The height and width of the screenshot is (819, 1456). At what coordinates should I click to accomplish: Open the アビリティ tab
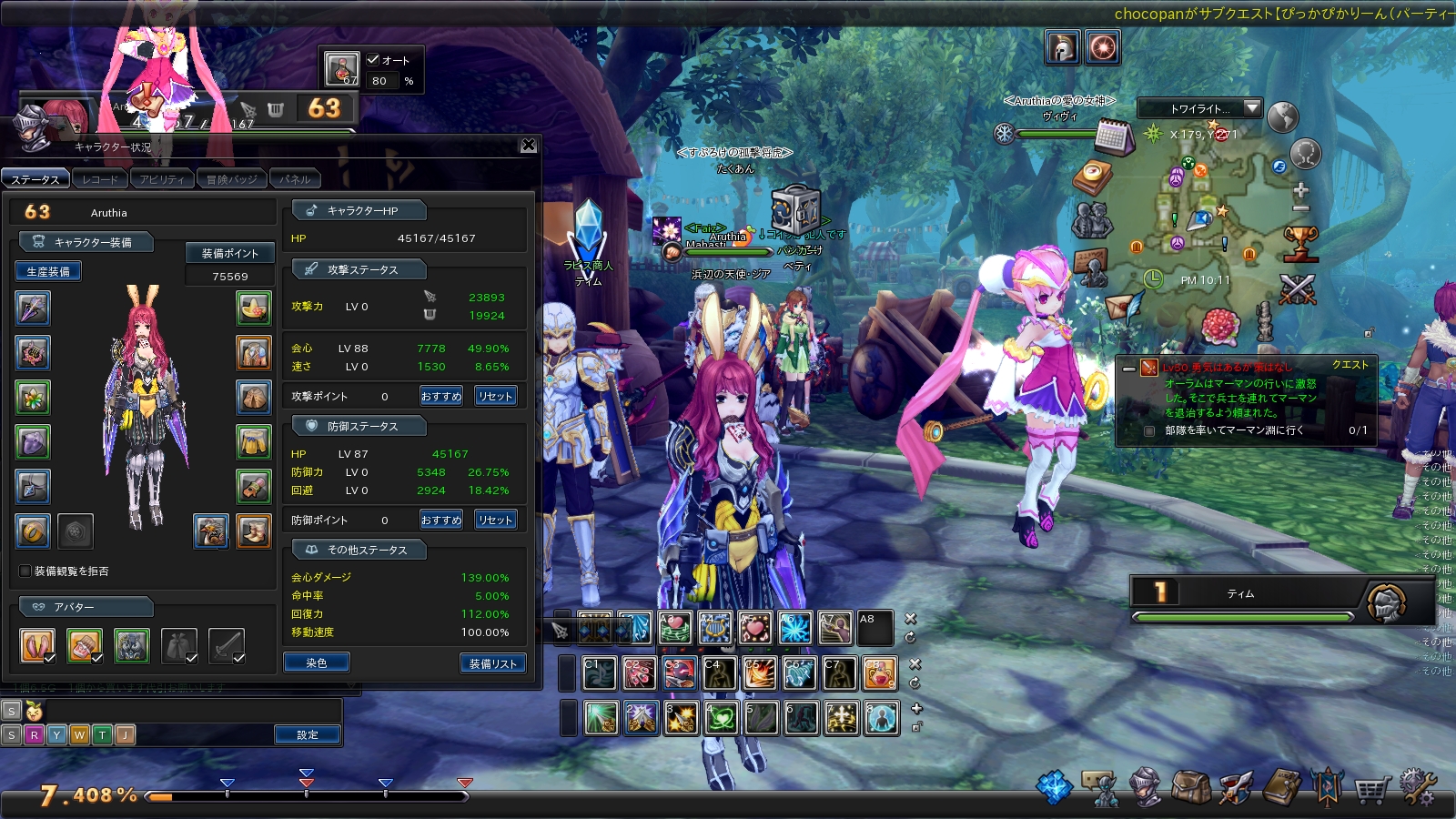pyautogui.click(x=162, y=179)
